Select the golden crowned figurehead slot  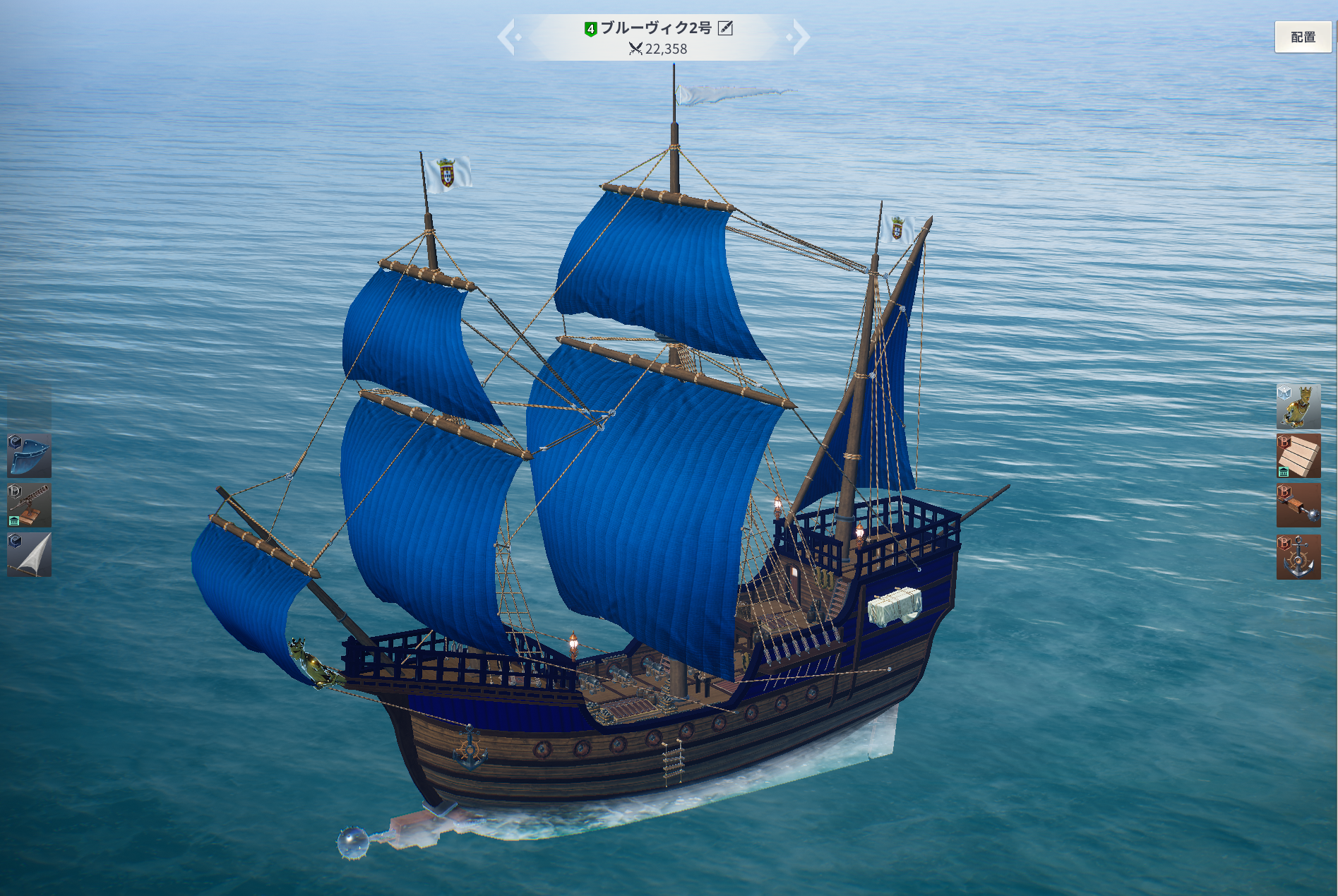tap(1298, 407)
